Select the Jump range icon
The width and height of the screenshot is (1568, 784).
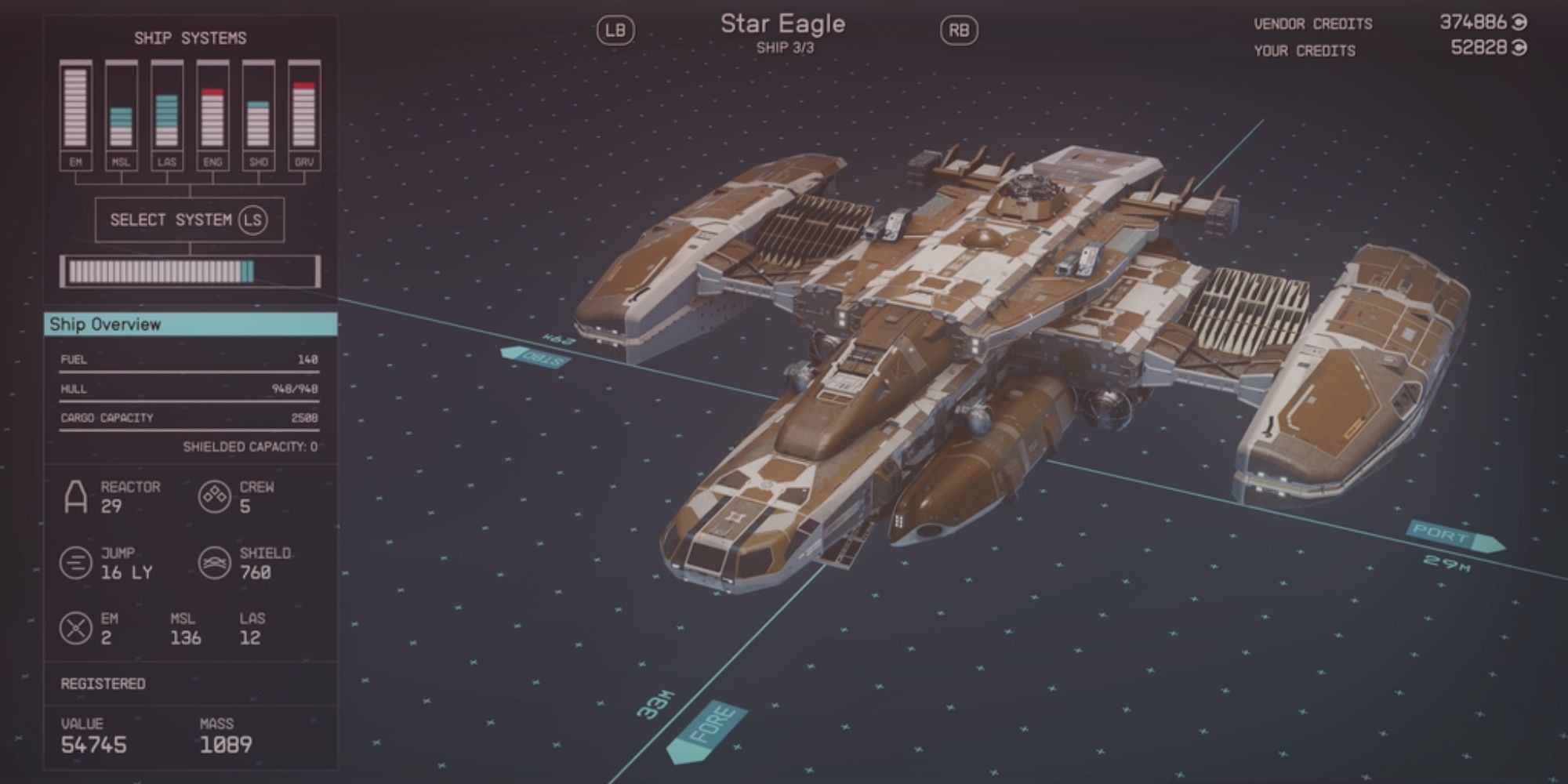click(74, 562)
